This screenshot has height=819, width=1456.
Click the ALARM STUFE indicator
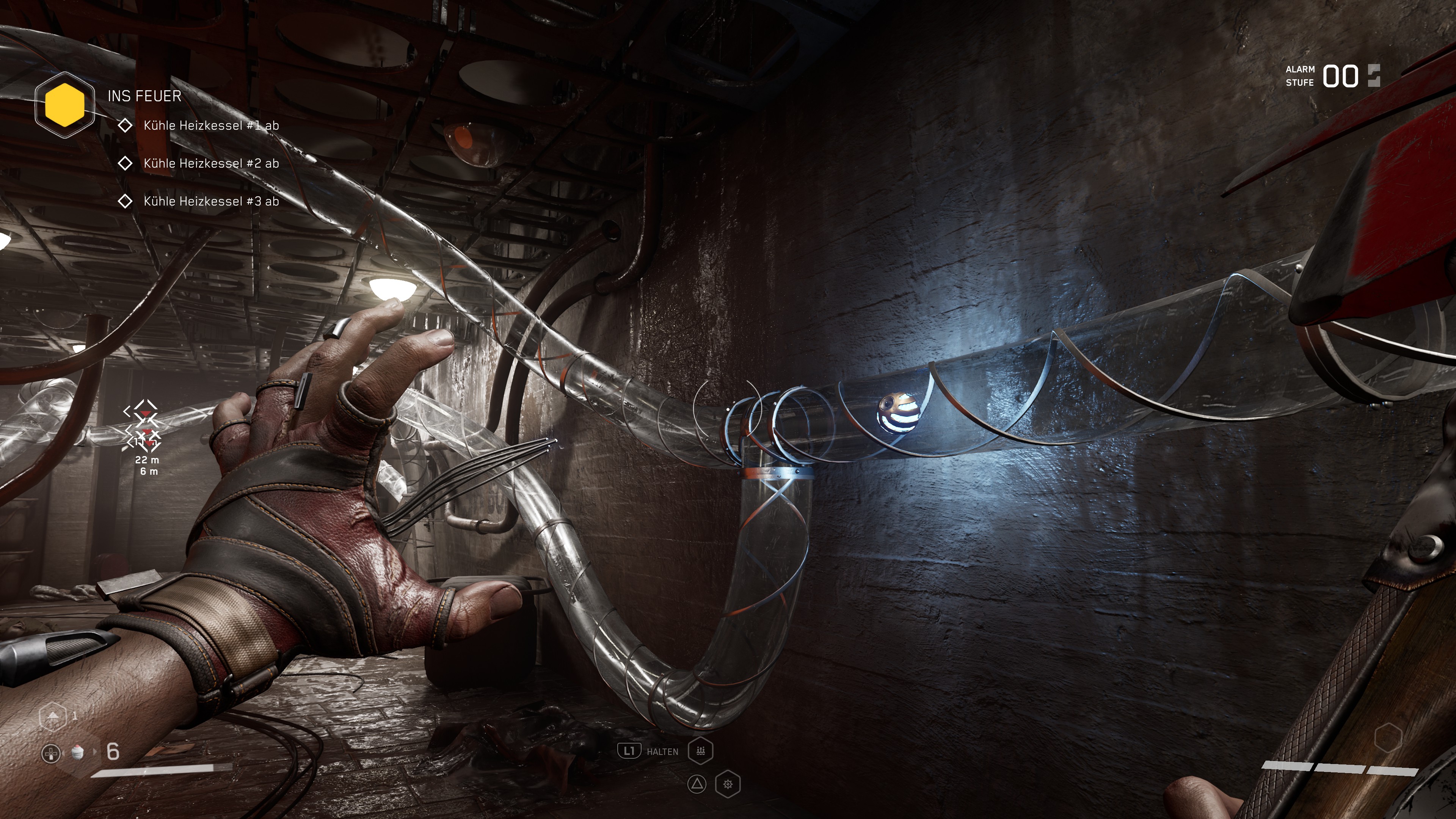(x=1332, y=76)
